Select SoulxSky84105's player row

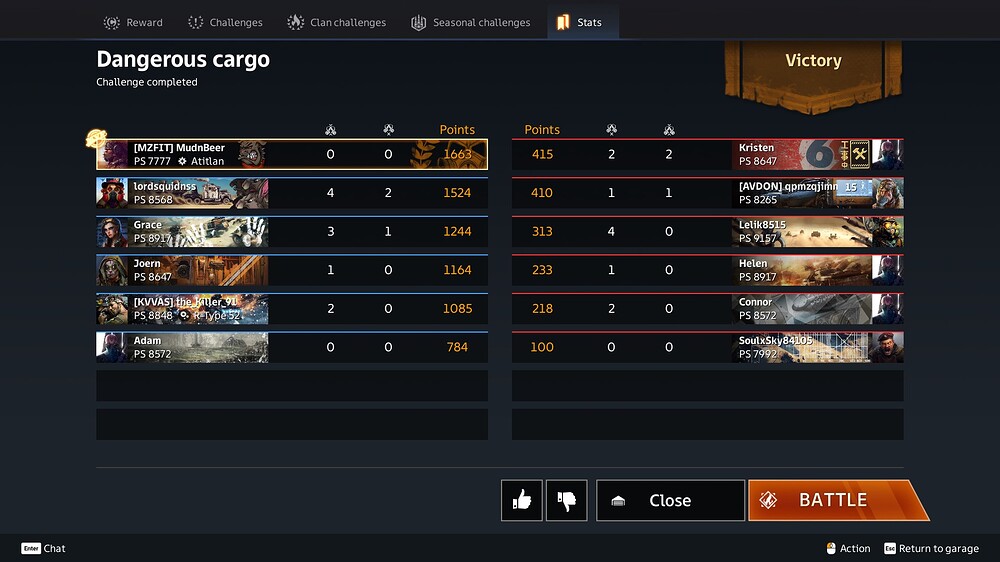click(707, 347)
